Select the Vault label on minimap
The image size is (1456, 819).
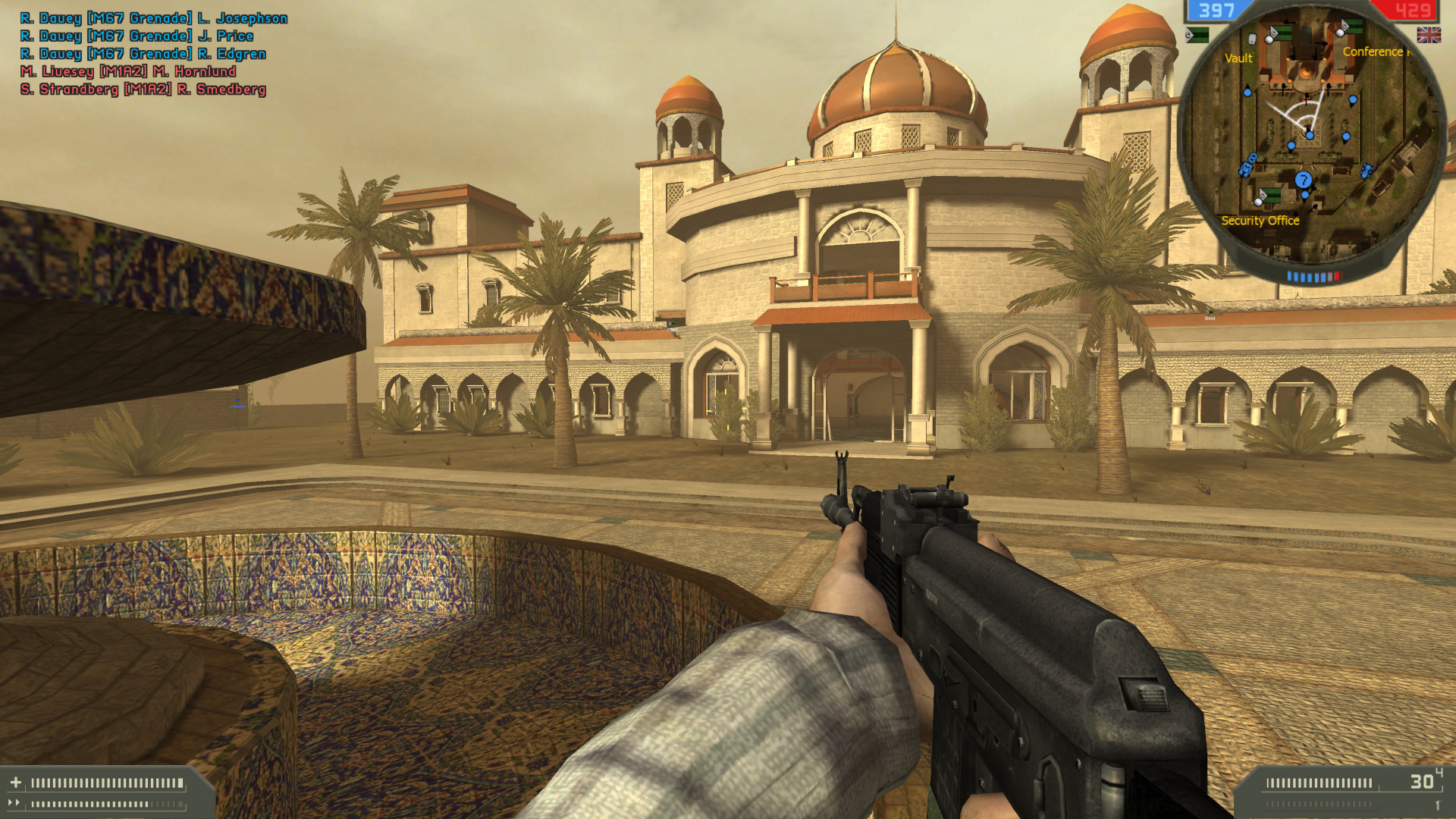pyautogui.click(x=1239, y=58)
